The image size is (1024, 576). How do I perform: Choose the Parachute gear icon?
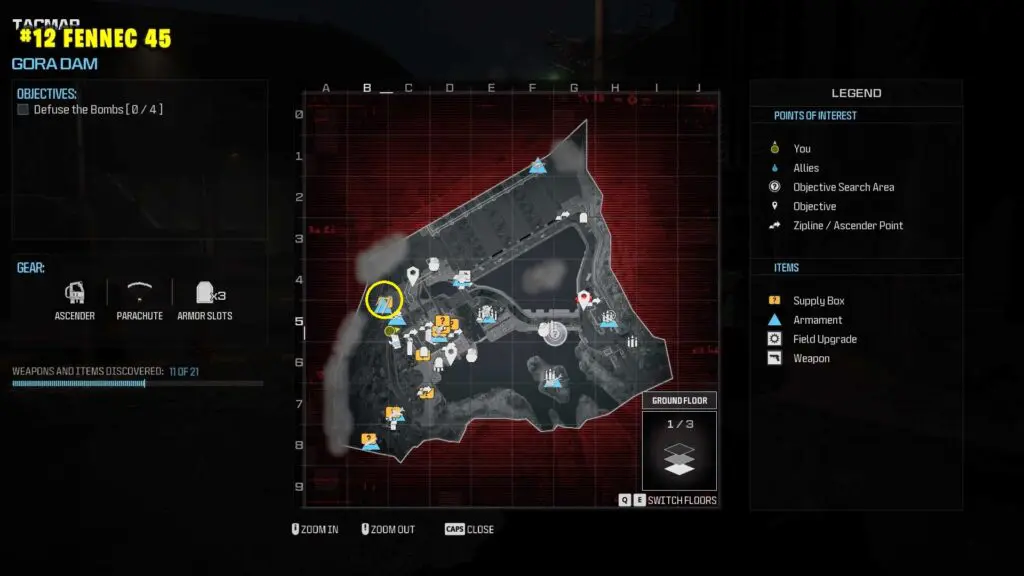tap(139, 293)
